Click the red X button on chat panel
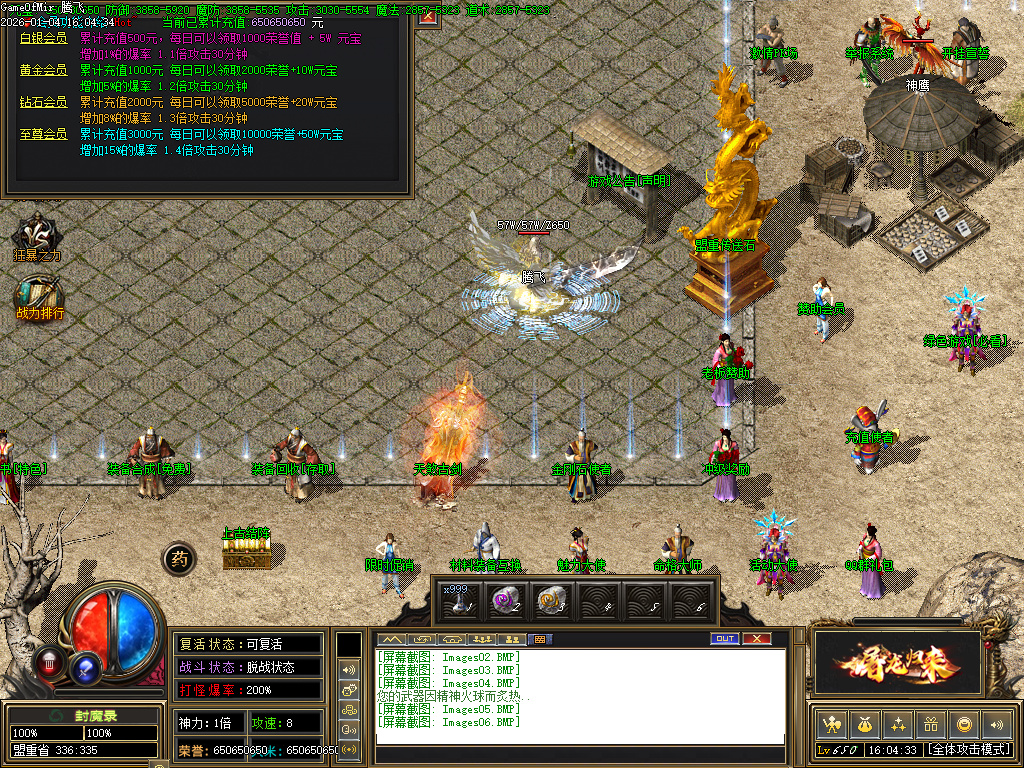The width and height of the screenshot is (1024, 768). (x=757, y=639)
